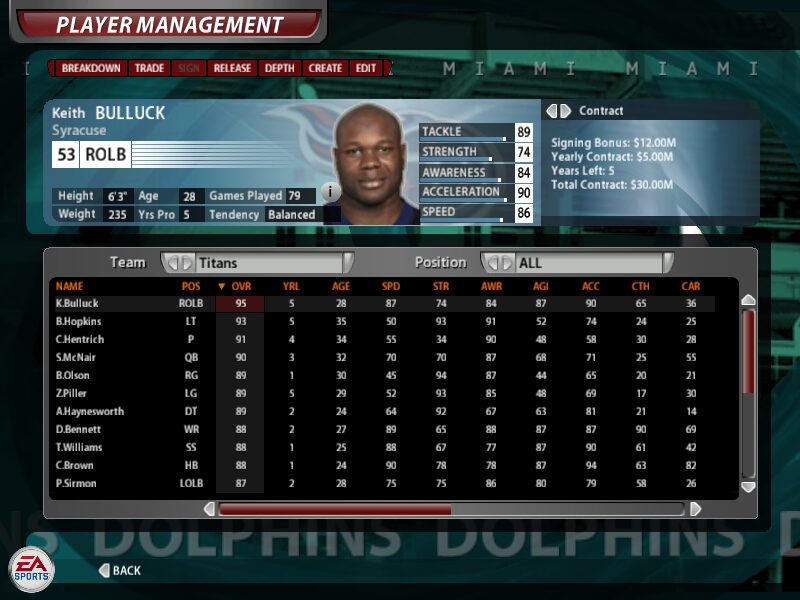
Task: Show player info with the i button
Action: point(331,191)
